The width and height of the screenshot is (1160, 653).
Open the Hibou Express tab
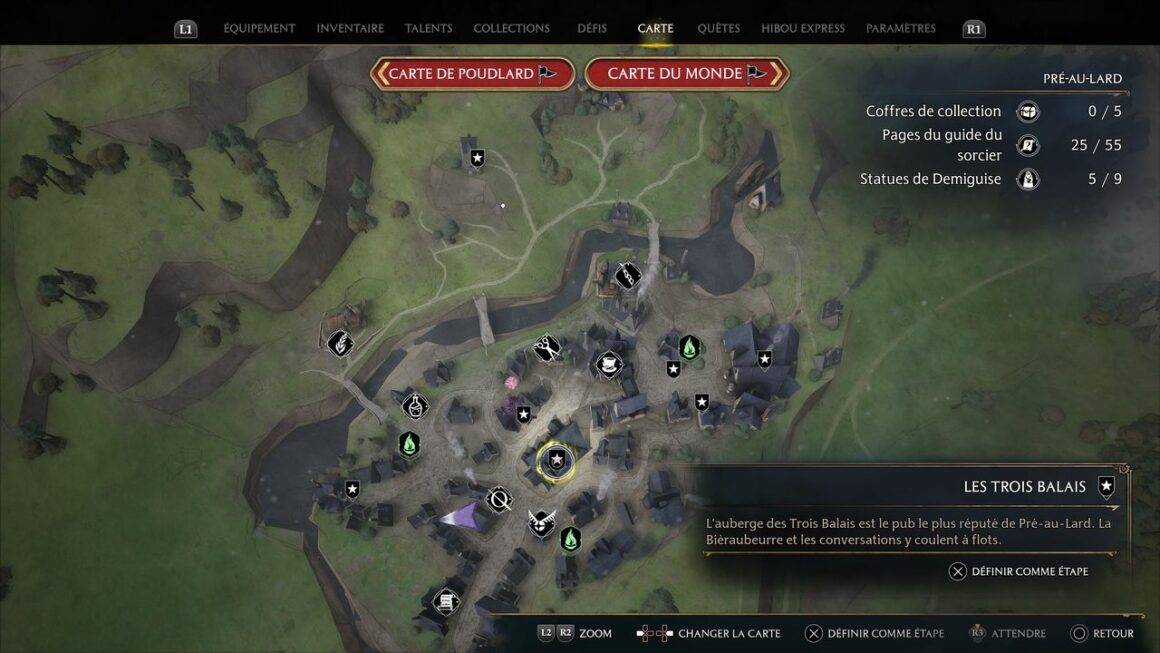tap(802, 28)
